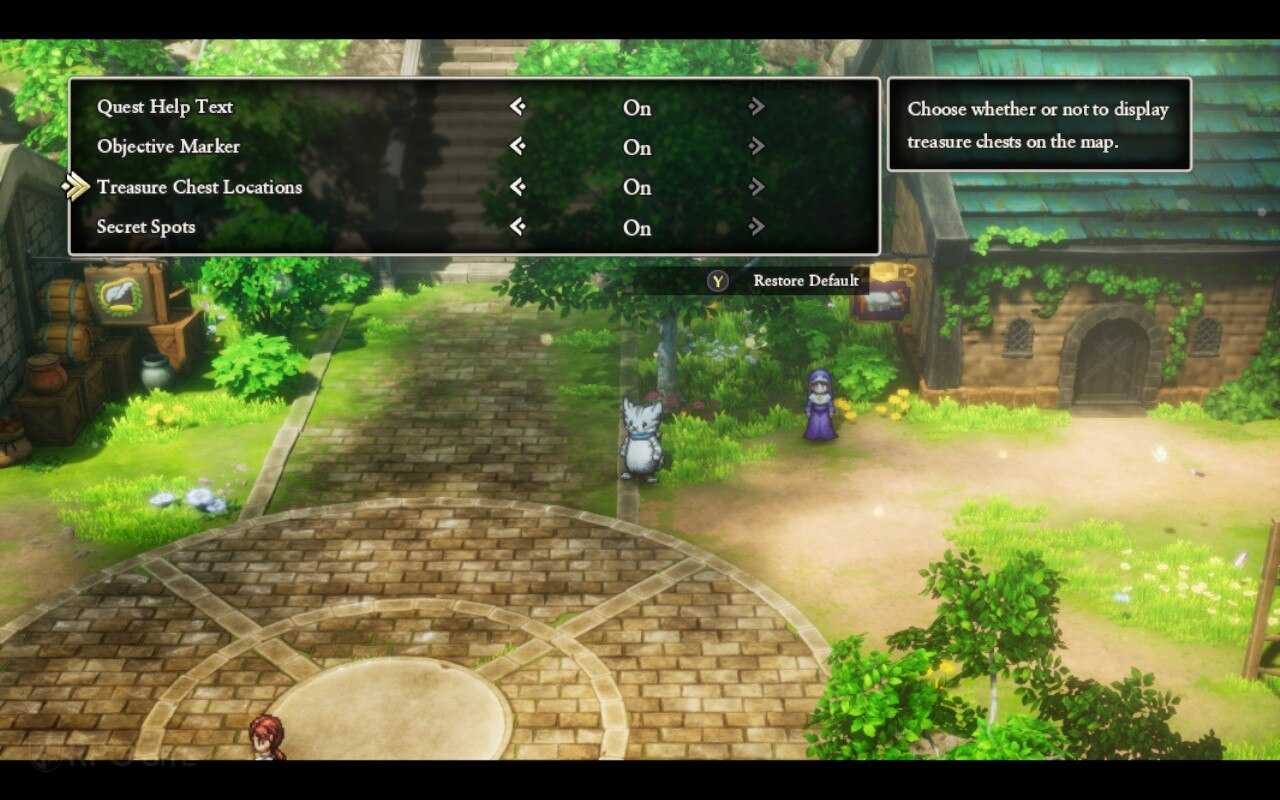Click the left arrow for Quest Help Text
1280x800 pixels.
517,107
